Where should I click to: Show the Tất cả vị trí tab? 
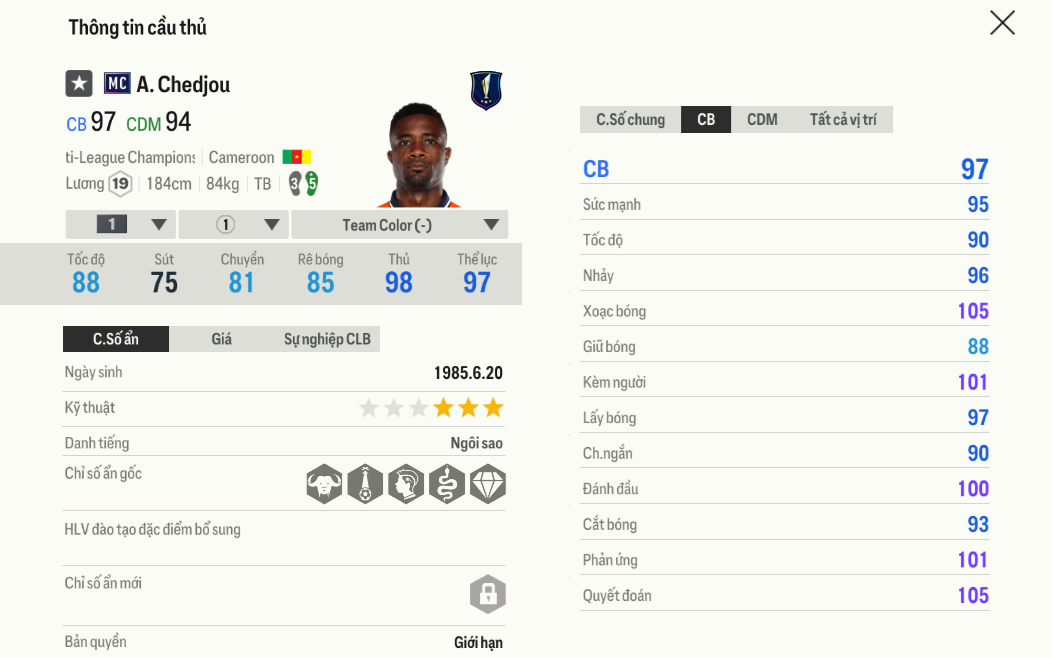(843, 120)
